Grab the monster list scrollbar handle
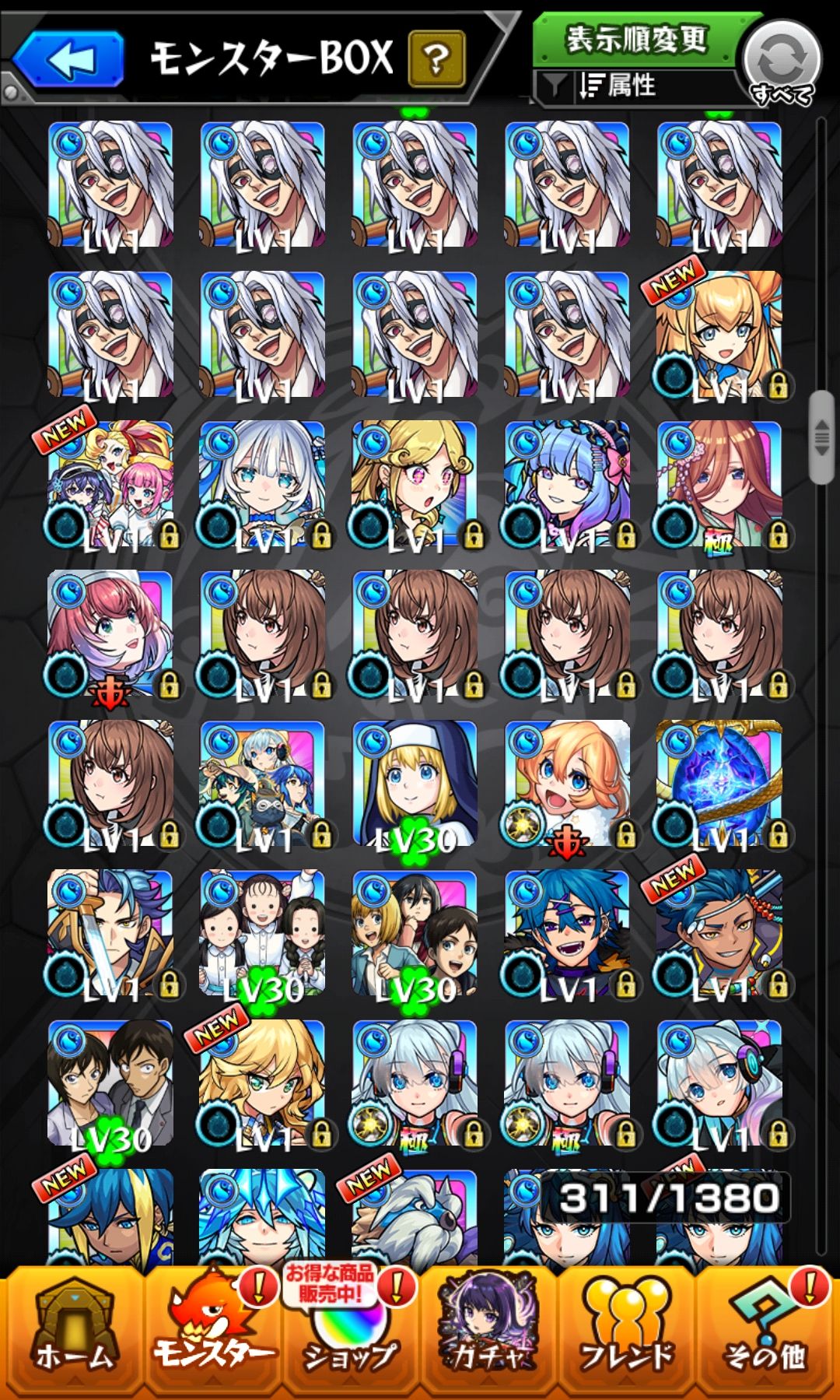This screenshot has width=840, height=1400. [x=821, y=437]
